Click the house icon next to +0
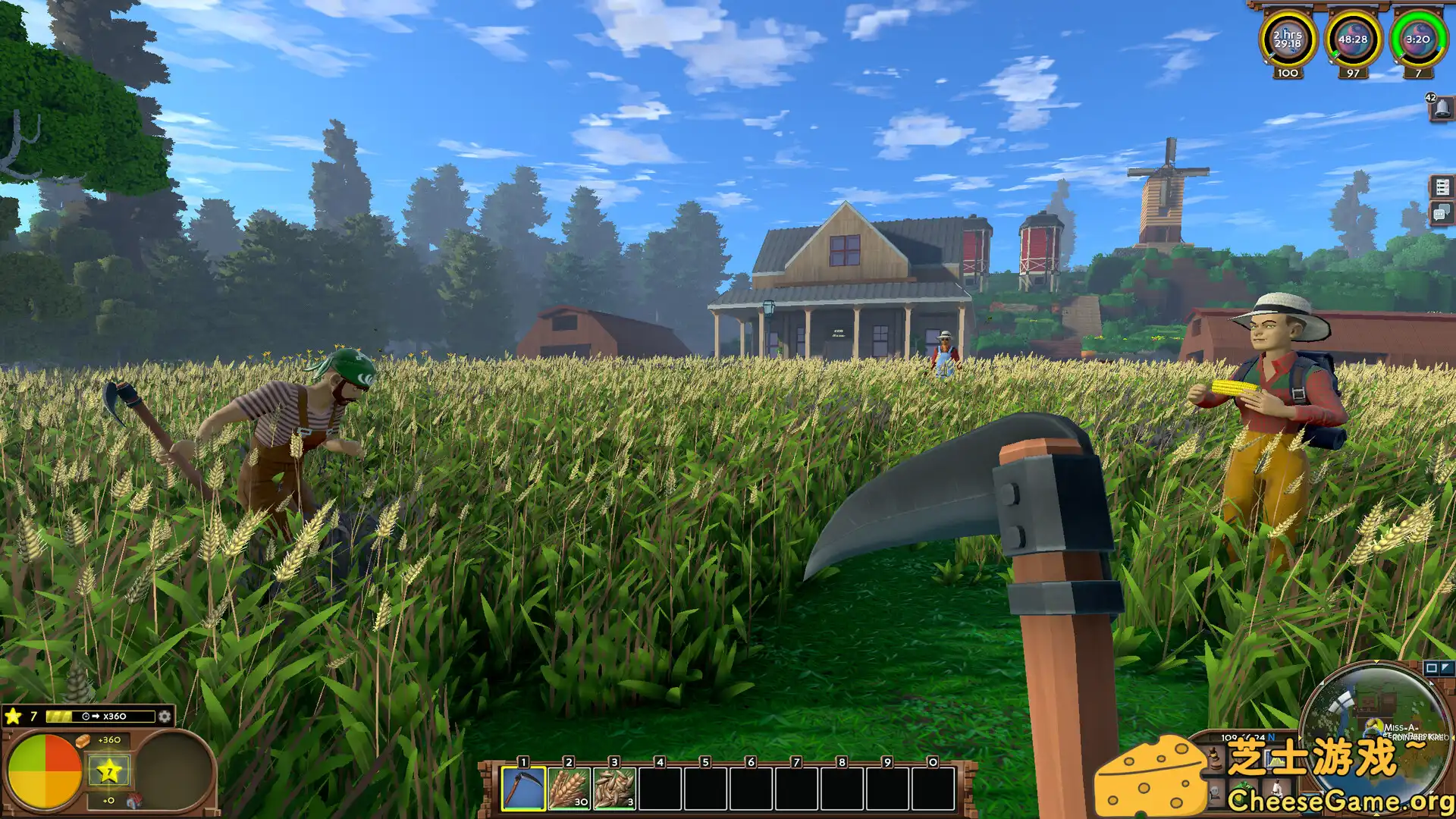The image size is (1456, 819). (x=134, y=801)
